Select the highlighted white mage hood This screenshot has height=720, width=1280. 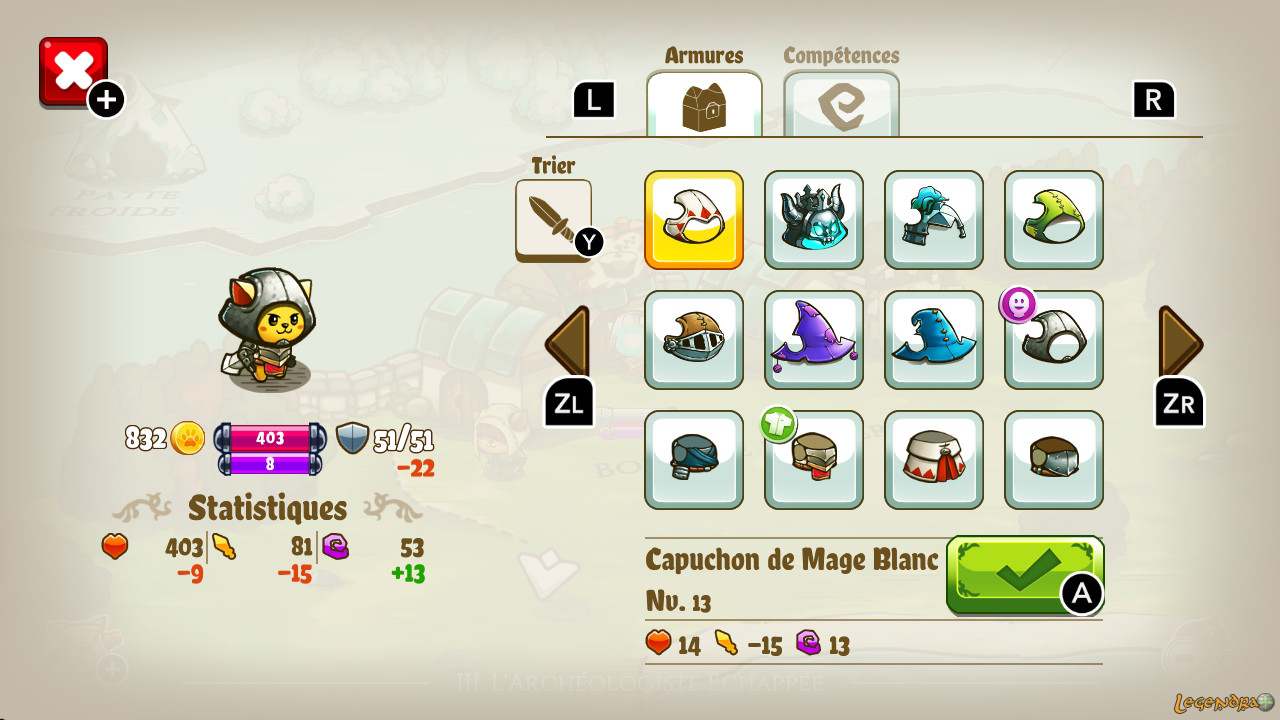(694, 220)
